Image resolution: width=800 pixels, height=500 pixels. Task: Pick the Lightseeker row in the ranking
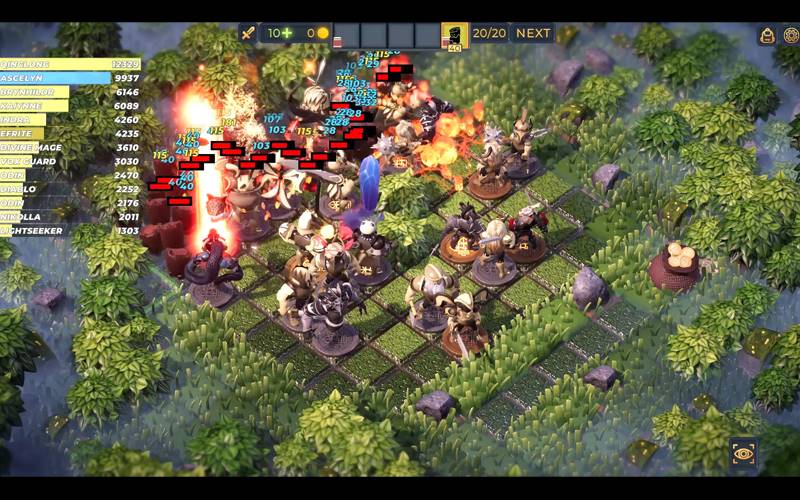[70, 230]
